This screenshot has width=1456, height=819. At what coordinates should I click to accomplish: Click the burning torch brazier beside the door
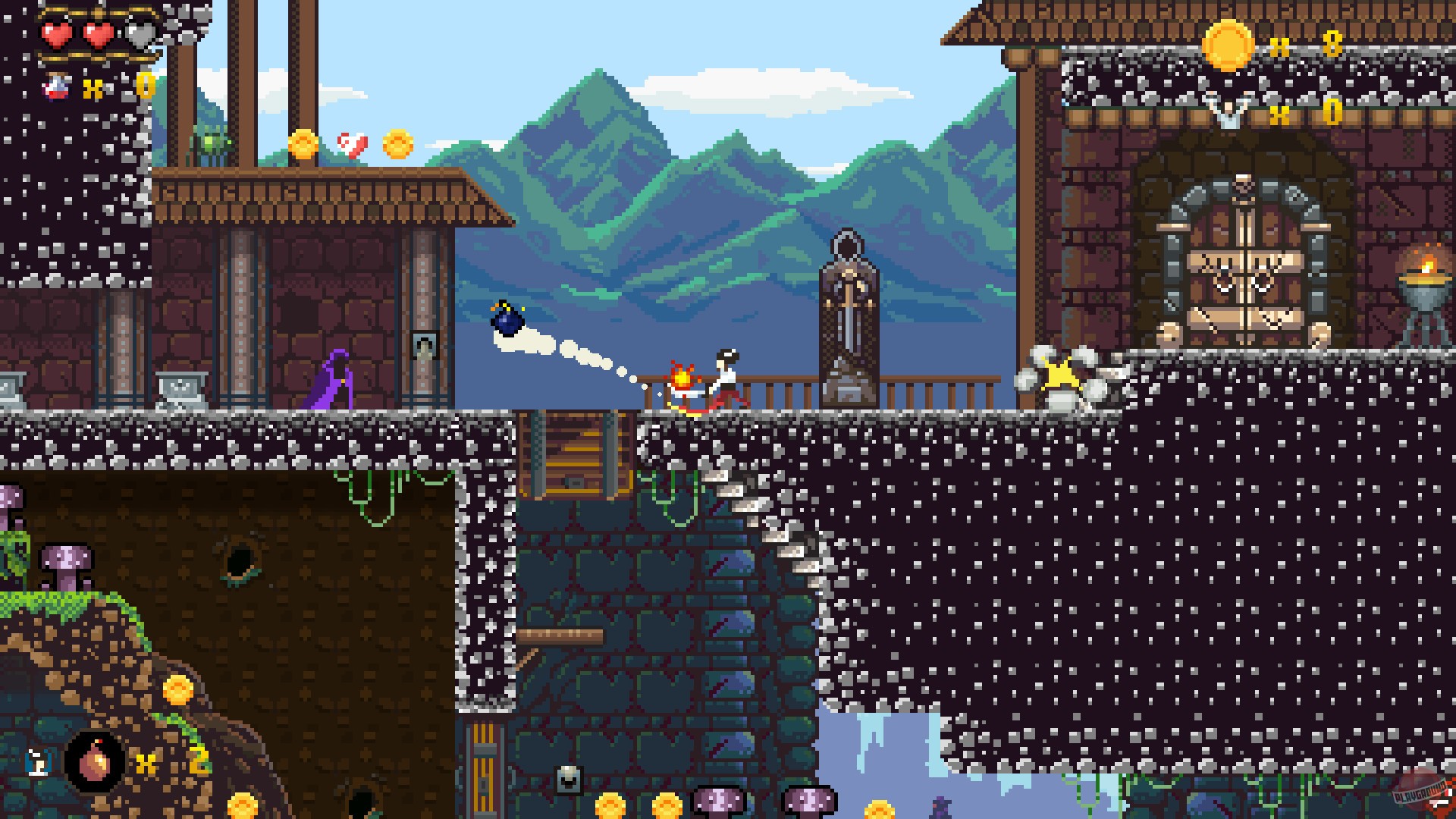1423,281
